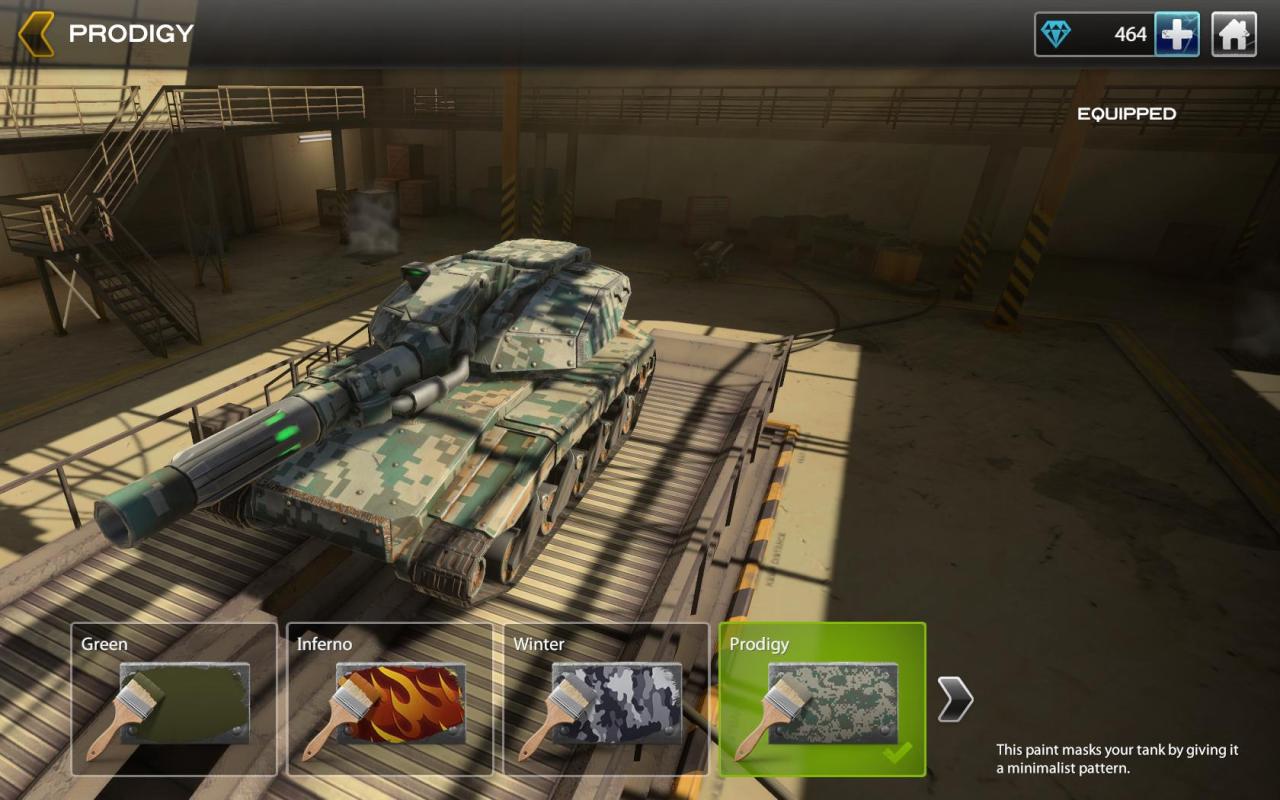Viewport: 1280px width, 800px height.
Task: Select the equipped Prodigy paint
Action: tap(822, 699)
